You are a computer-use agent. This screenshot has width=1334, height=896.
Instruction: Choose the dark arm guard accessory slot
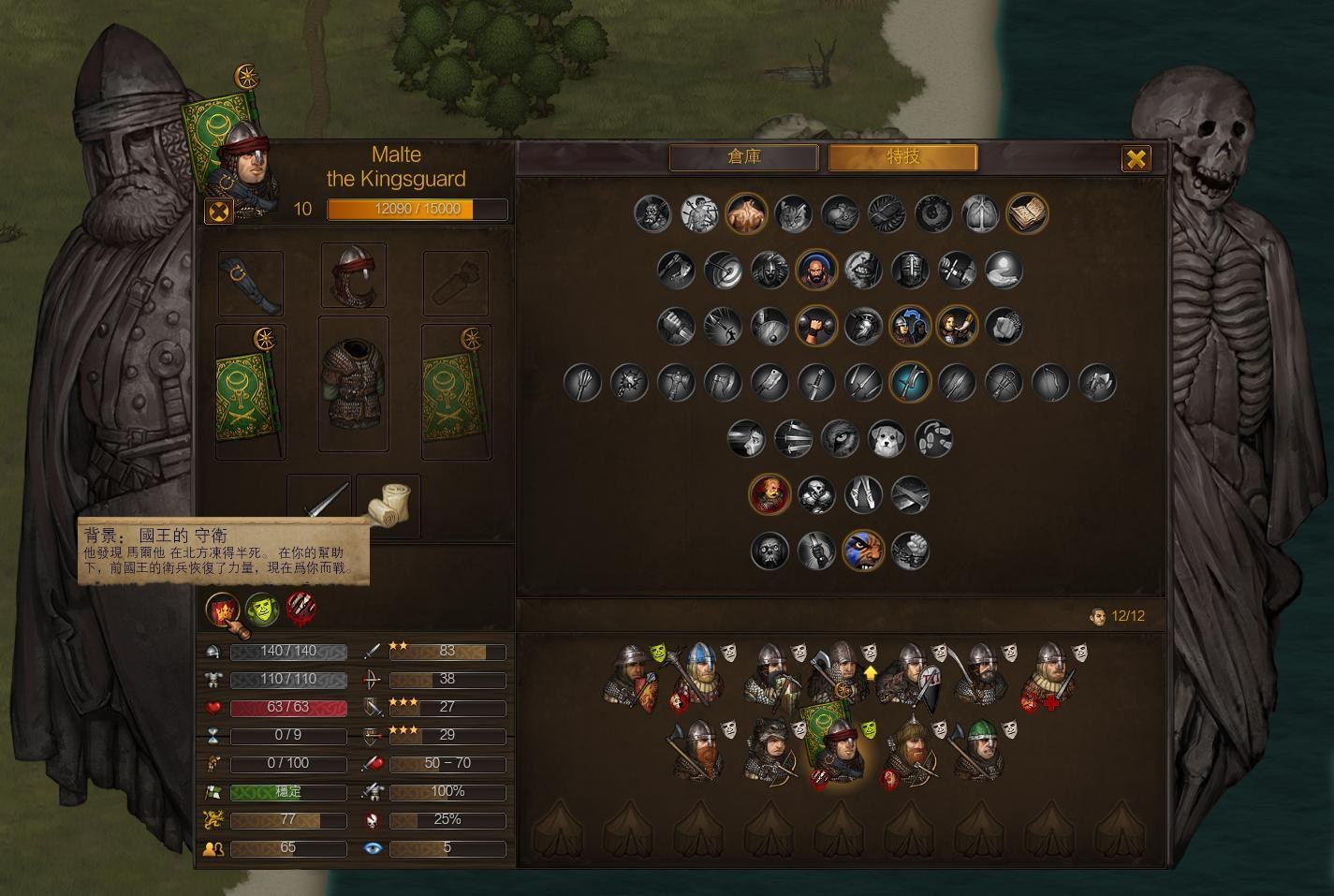250,283
